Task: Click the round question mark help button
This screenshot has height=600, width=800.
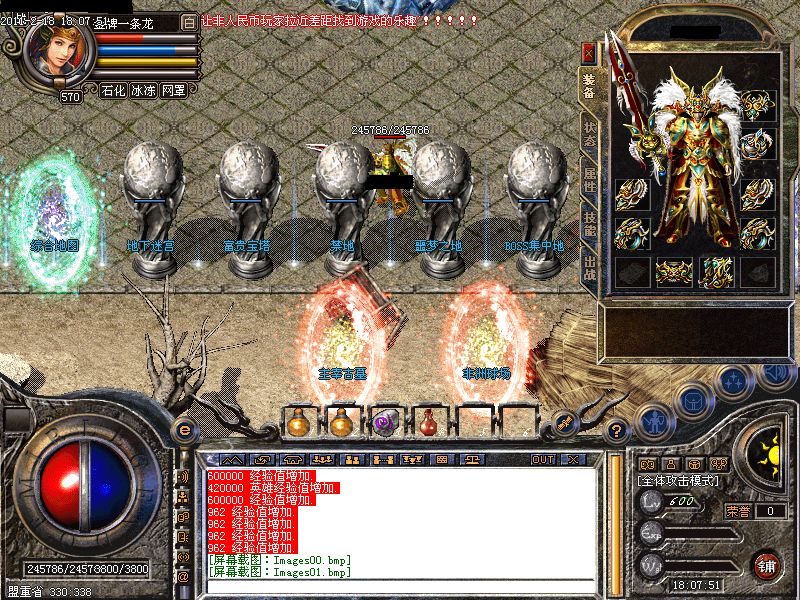Action: (x=618, y=431)
